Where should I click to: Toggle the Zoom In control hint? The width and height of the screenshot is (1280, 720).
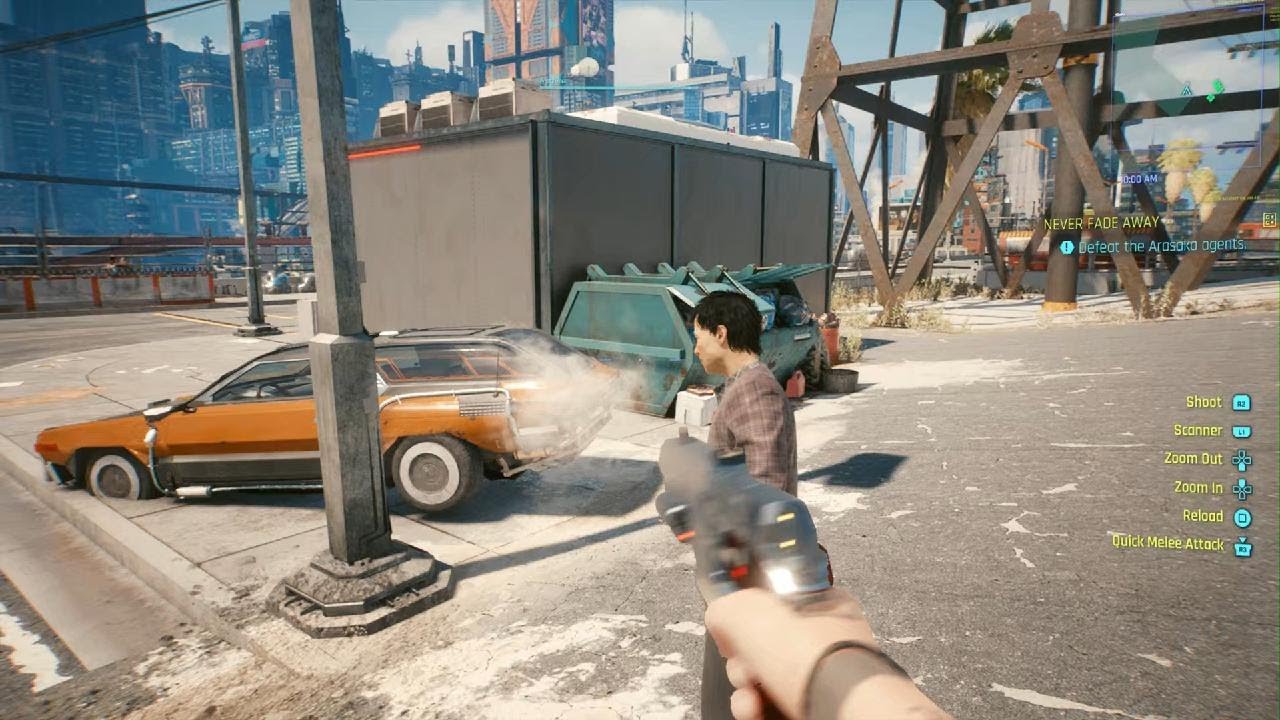click(1198, 487)
